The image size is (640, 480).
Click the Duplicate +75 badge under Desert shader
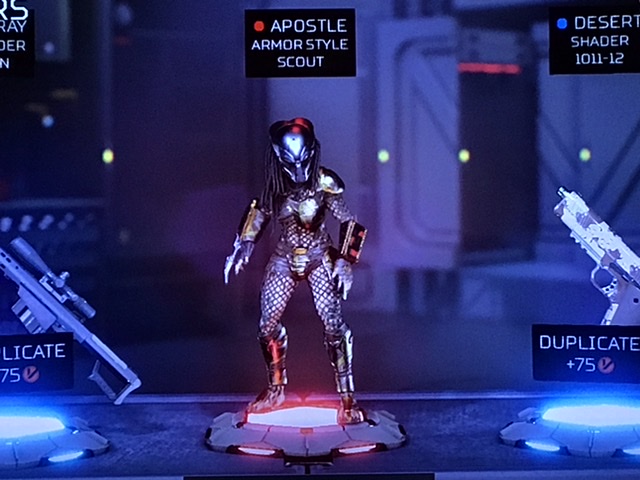click(x=587, y=352)
